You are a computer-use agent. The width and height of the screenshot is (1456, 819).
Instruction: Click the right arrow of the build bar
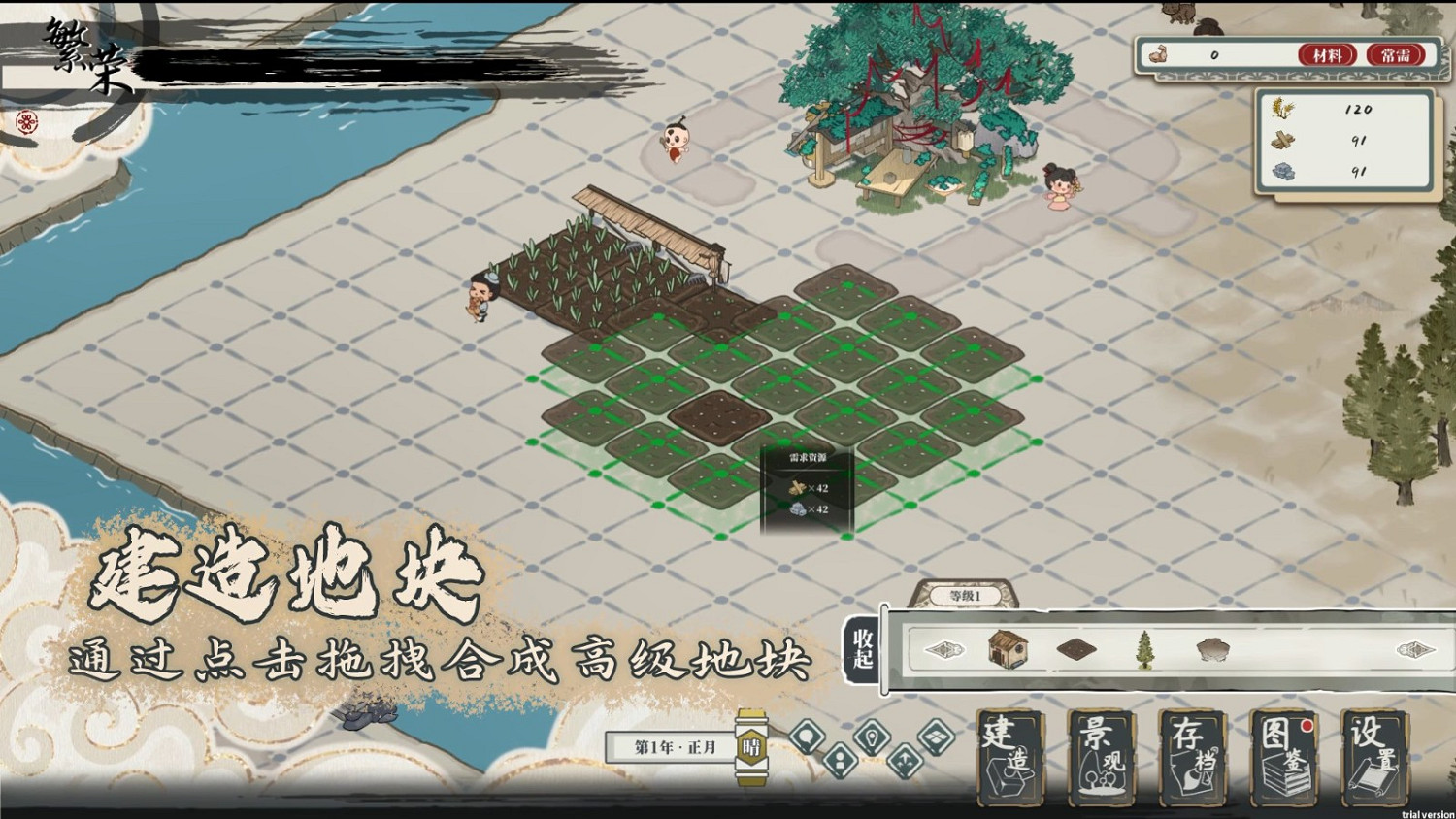point(1414,649)
